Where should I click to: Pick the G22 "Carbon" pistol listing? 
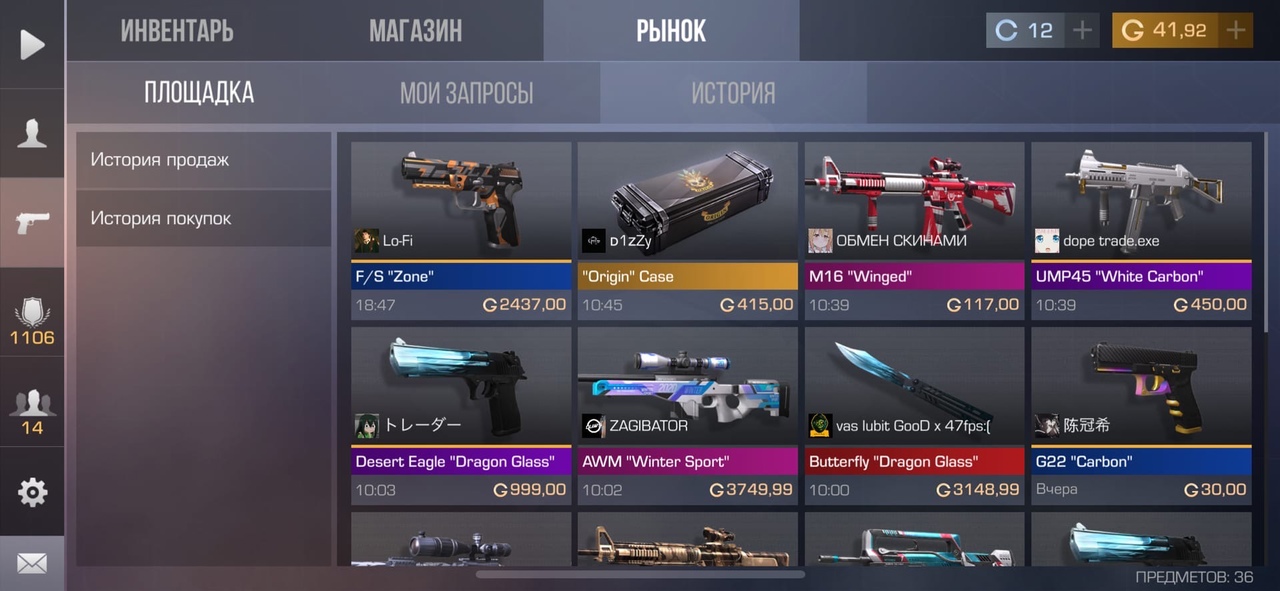[x=1141, y=415]
